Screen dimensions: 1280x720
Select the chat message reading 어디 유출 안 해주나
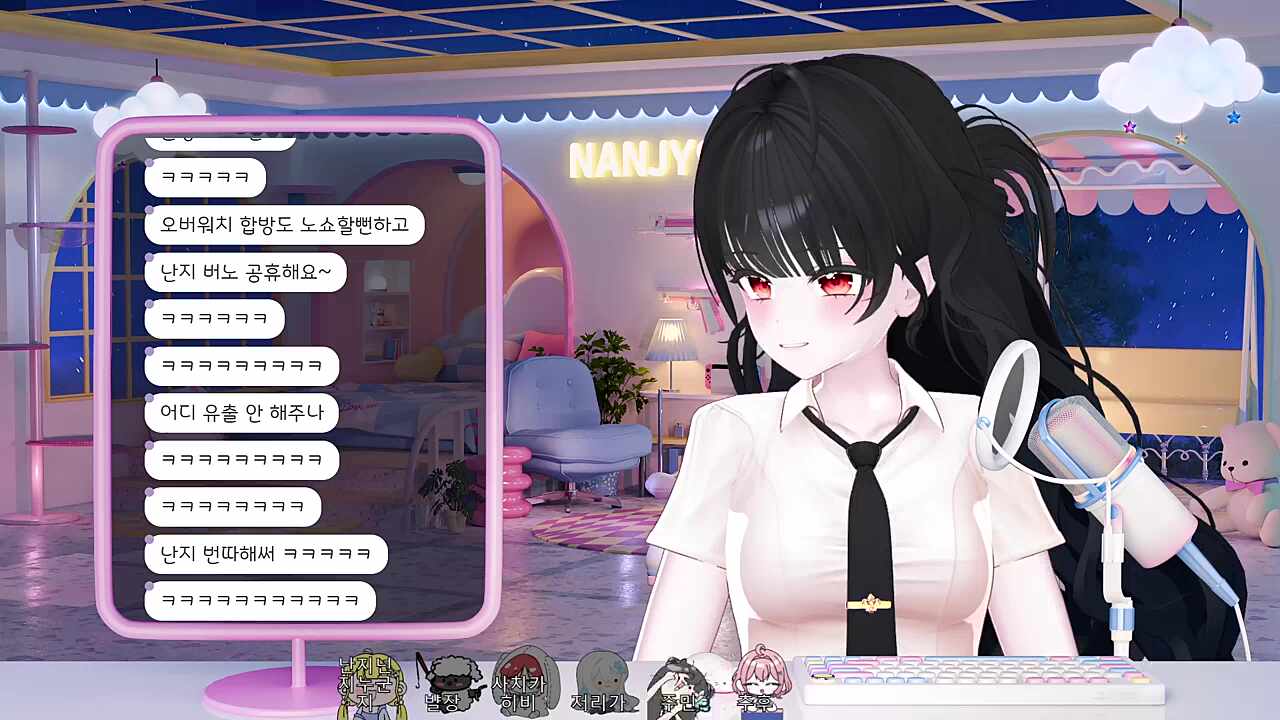point(241,412)
